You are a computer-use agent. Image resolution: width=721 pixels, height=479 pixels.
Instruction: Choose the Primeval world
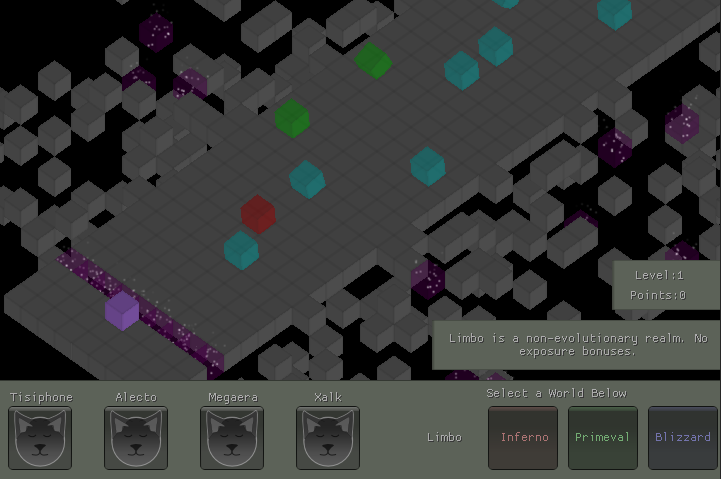[602, 438]
